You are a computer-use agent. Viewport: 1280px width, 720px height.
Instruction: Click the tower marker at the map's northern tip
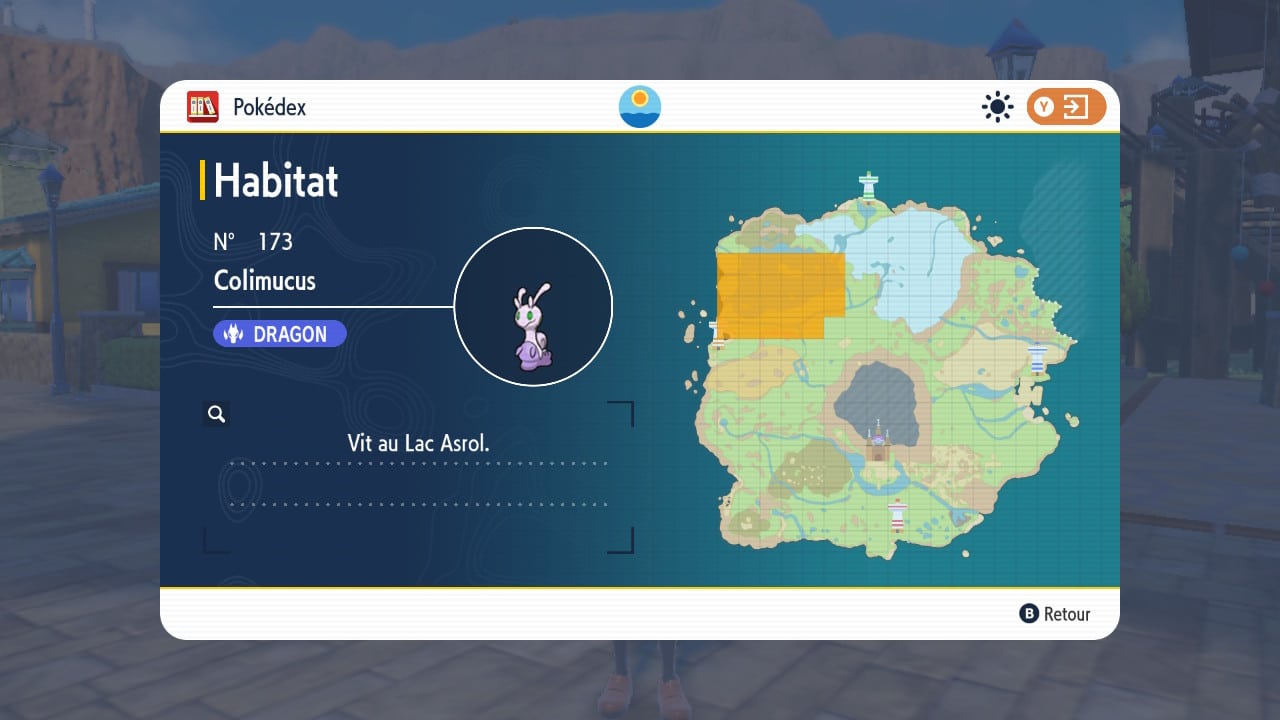pos(868,185)
